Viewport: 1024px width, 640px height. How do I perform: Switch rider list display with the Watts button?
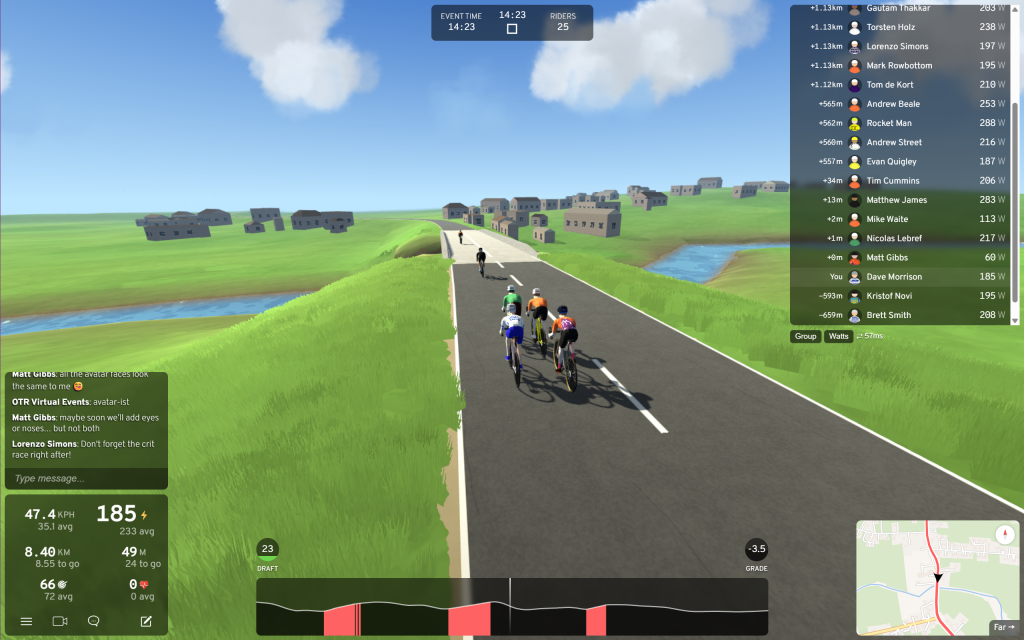[838, 336]
